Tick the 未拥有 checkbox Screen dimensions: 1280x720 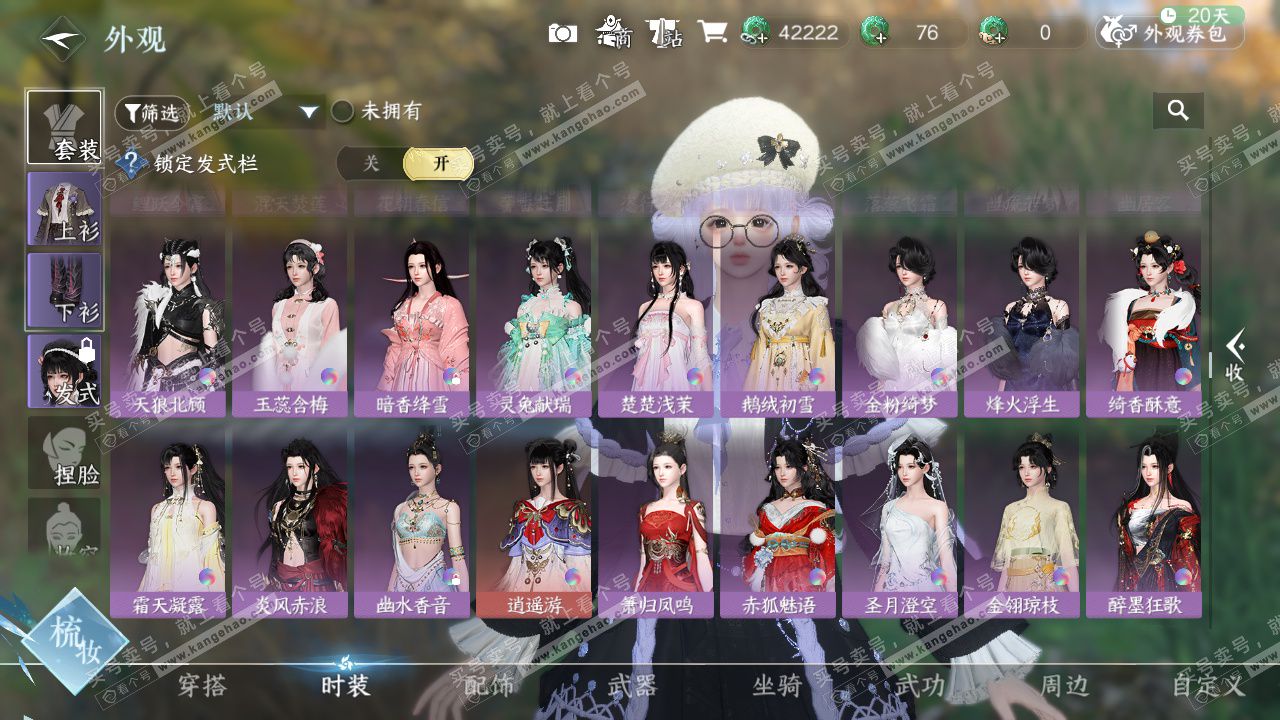[343, 111]
